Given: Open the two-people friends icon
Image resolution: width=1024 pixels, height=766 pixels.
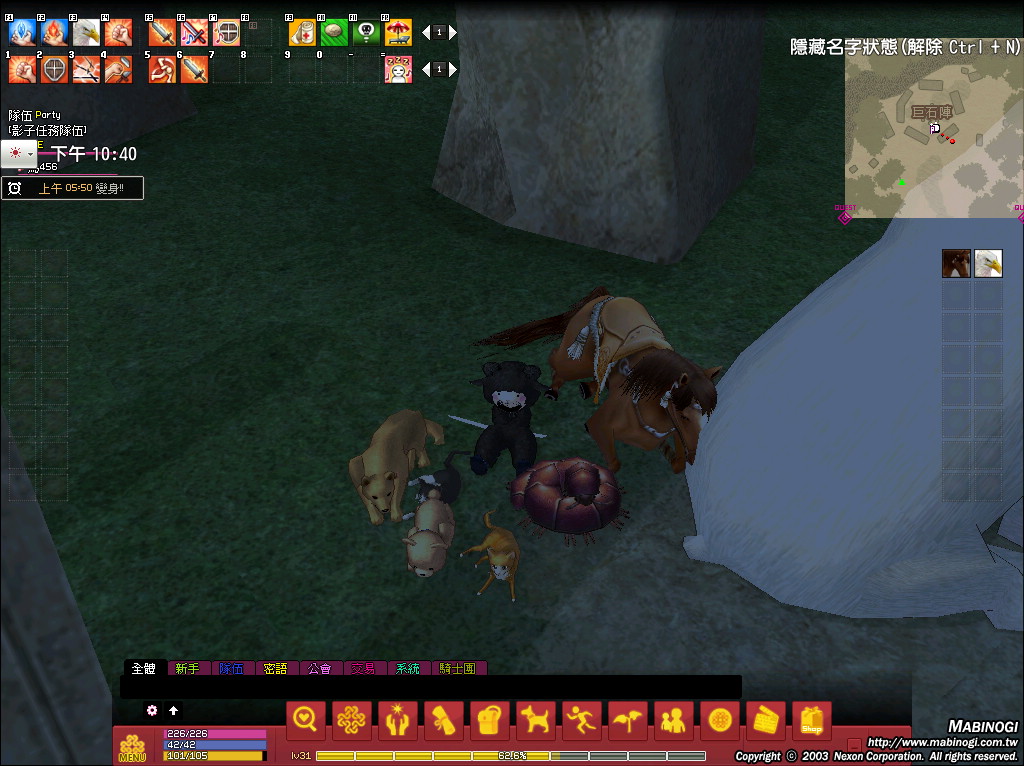Looking at the screenshot, I should pos(674,720).
